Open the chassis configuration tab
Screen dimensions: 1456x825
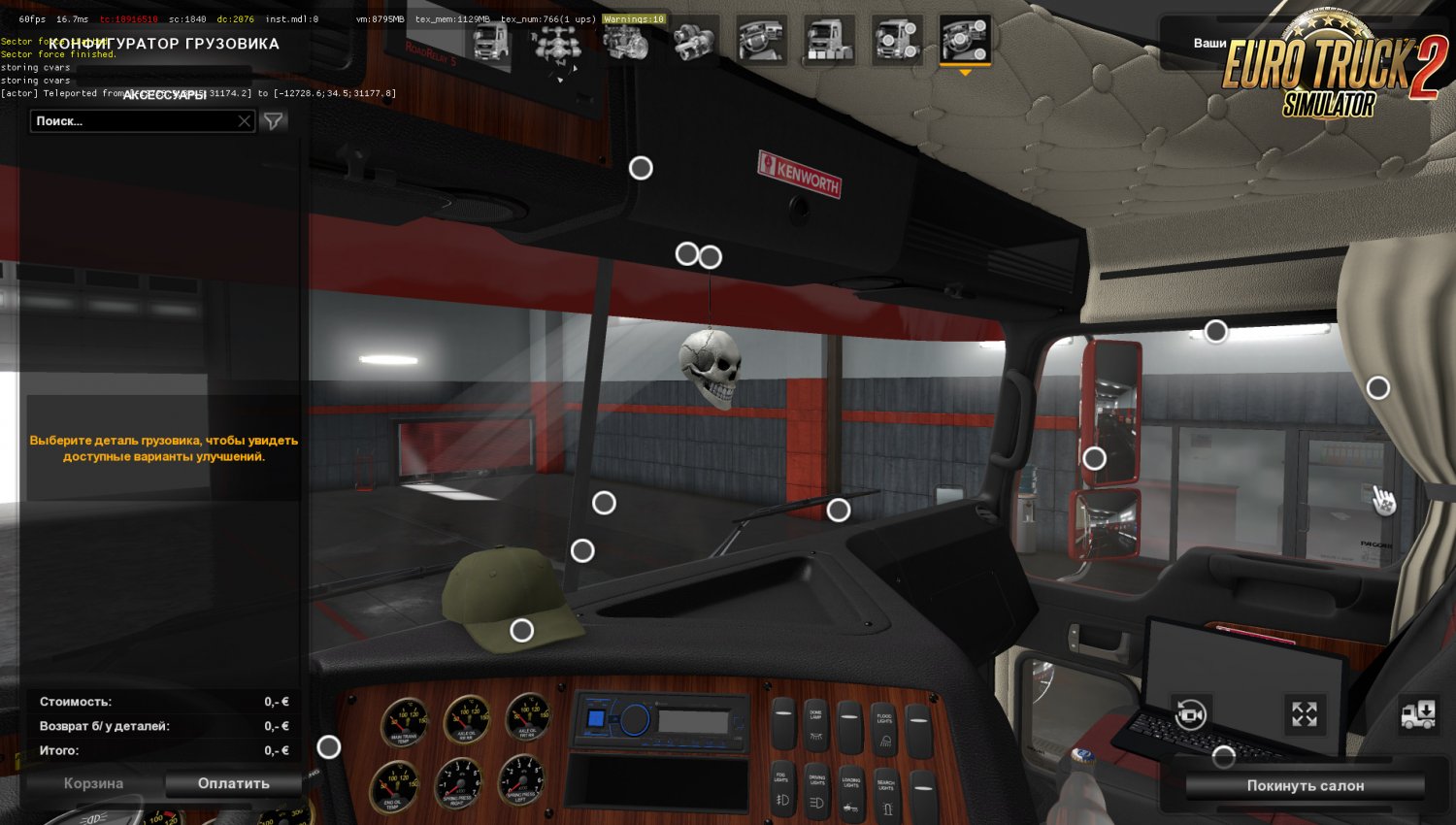coord(558,43)
